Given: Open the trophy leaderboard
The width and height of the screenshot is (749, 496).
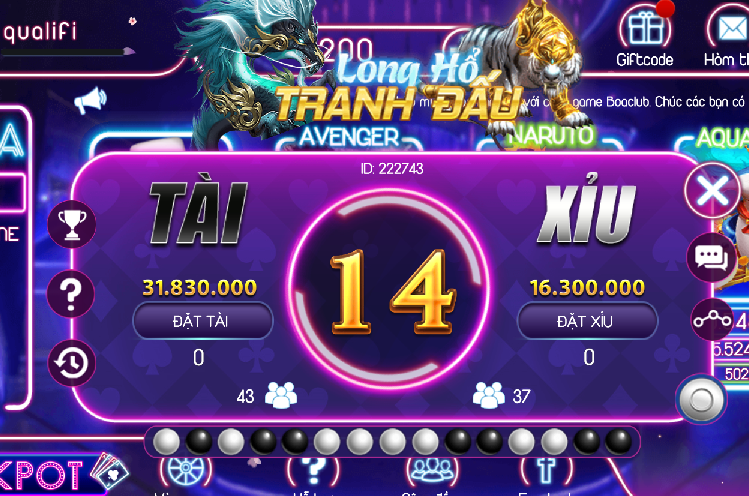Looking at the screenshot, I should tap(72, 225).
